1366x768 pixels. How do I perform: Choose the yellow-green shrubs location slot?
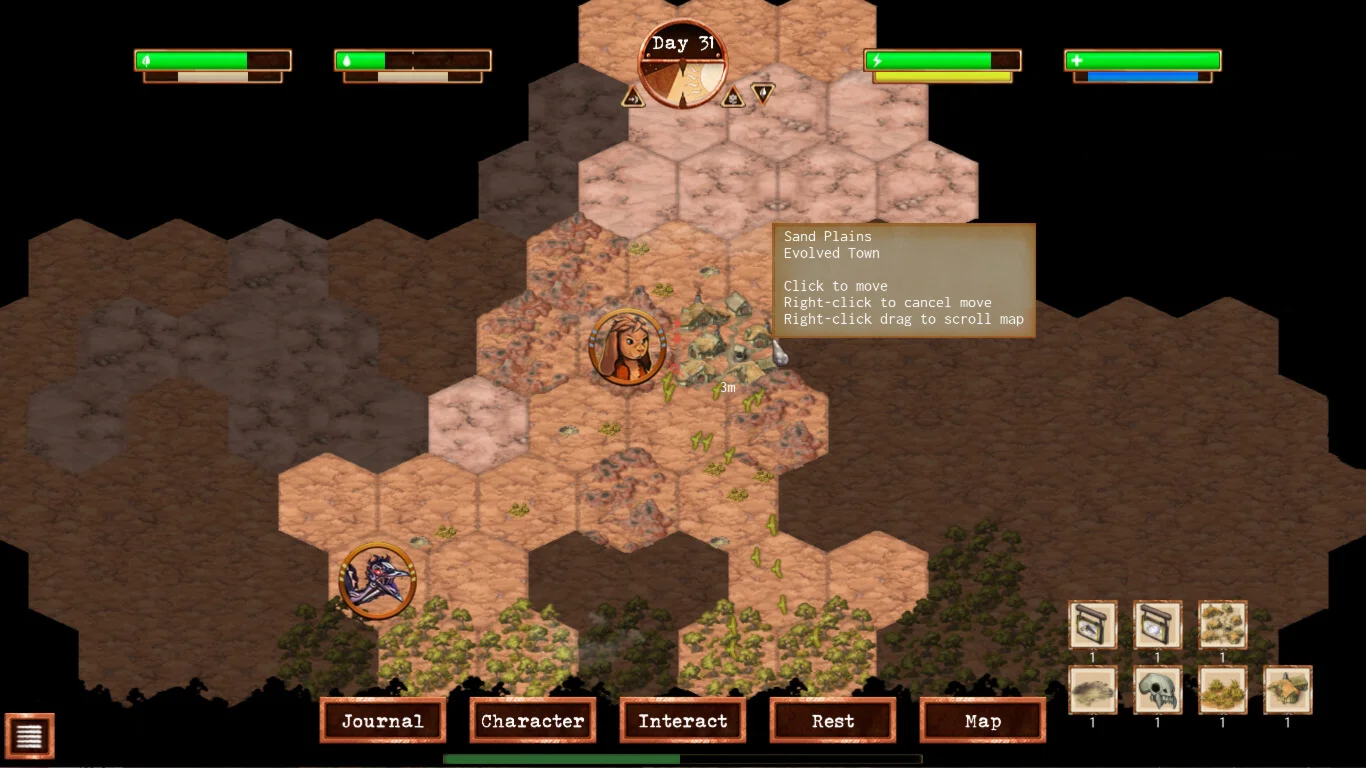coord(1223,690)
